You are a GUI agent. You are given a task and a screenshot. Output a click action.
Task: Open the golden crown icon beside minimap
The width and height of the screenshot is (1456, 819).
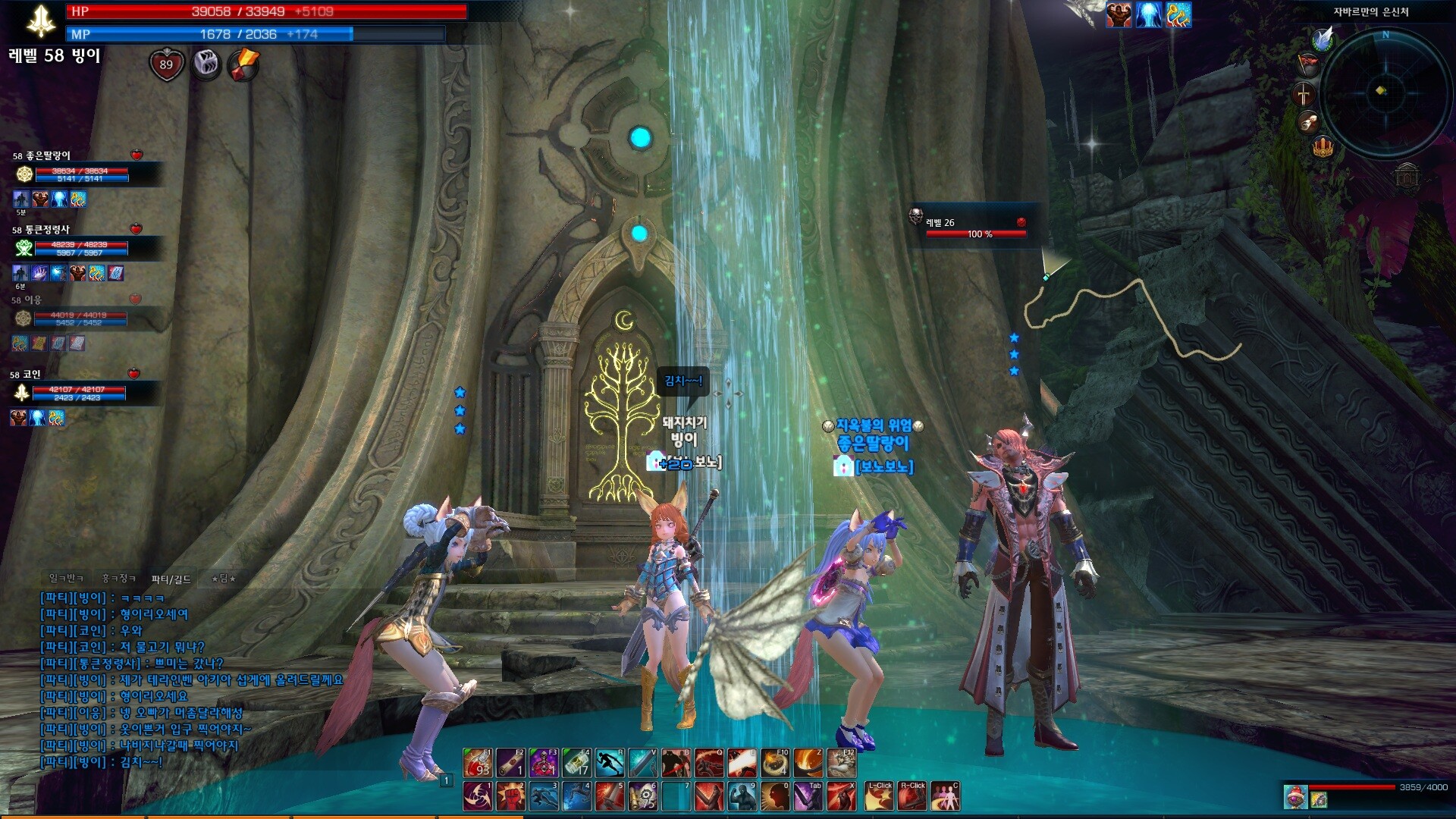(x=1323, y=146)
